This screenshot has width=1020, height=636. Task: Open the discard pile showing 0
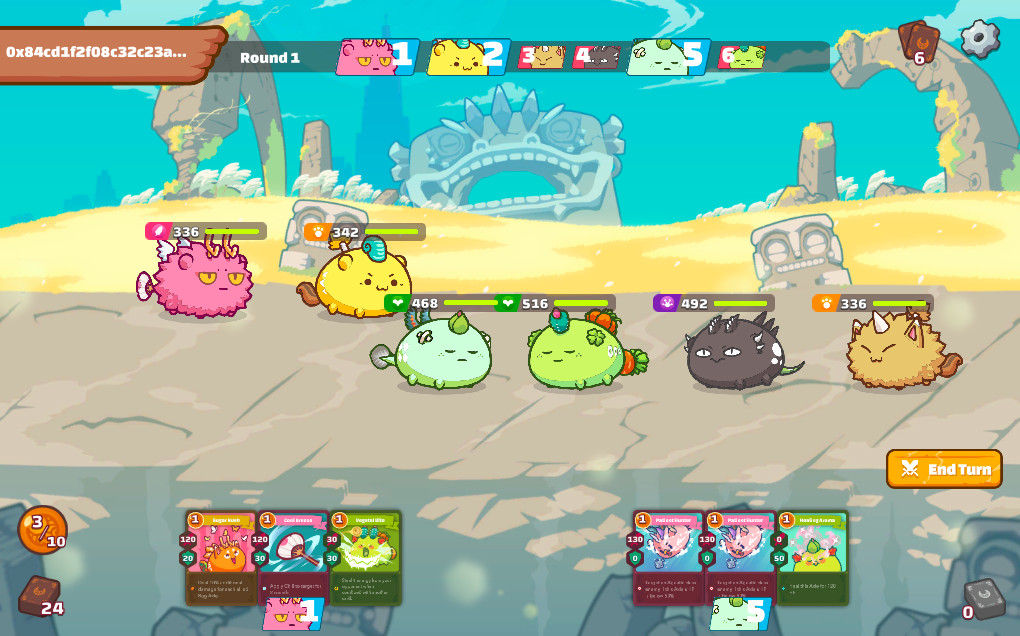click(x=982, y=597)
